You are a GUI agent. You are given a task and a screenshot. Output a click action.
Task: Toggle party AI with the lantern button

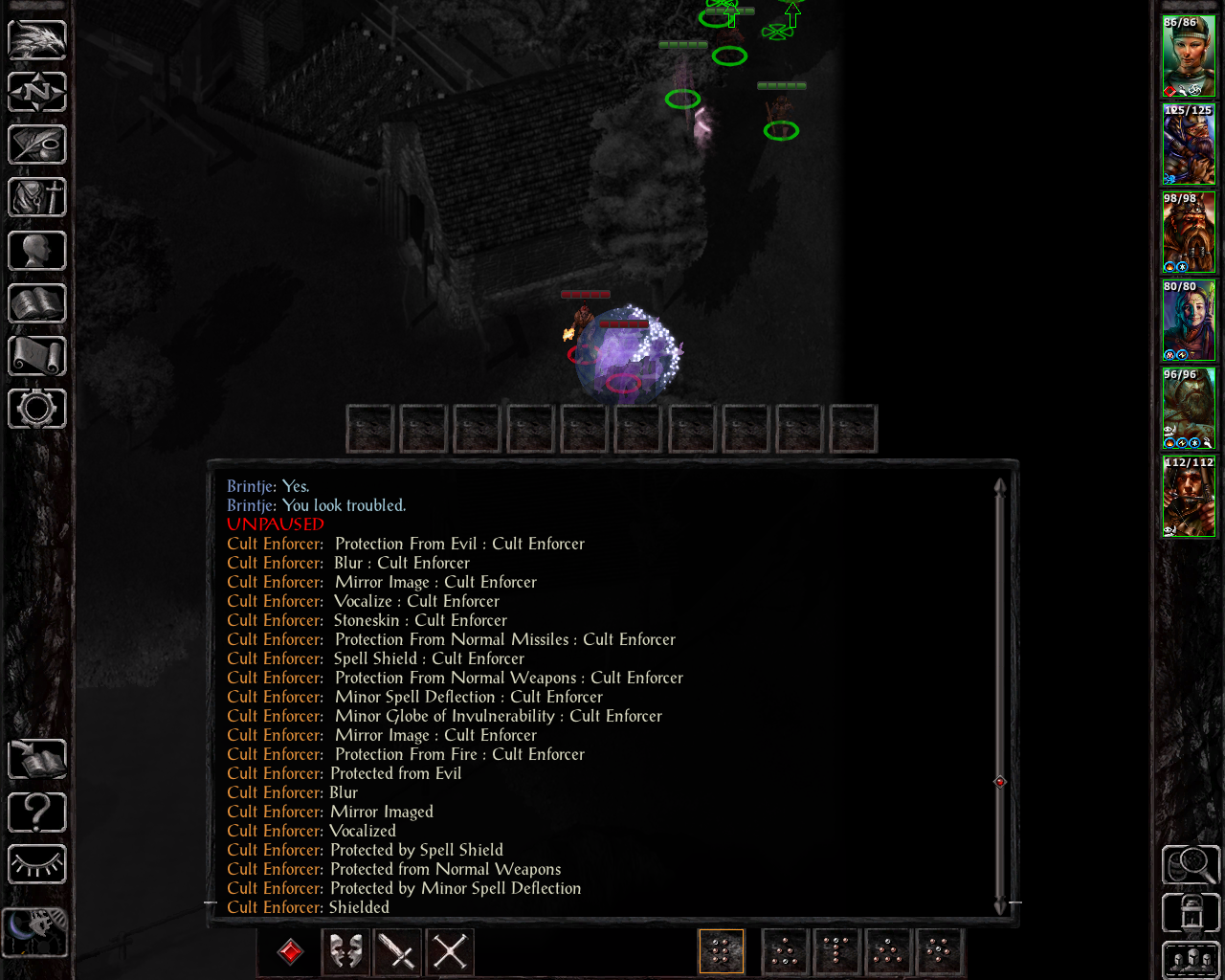(1191, 913)
